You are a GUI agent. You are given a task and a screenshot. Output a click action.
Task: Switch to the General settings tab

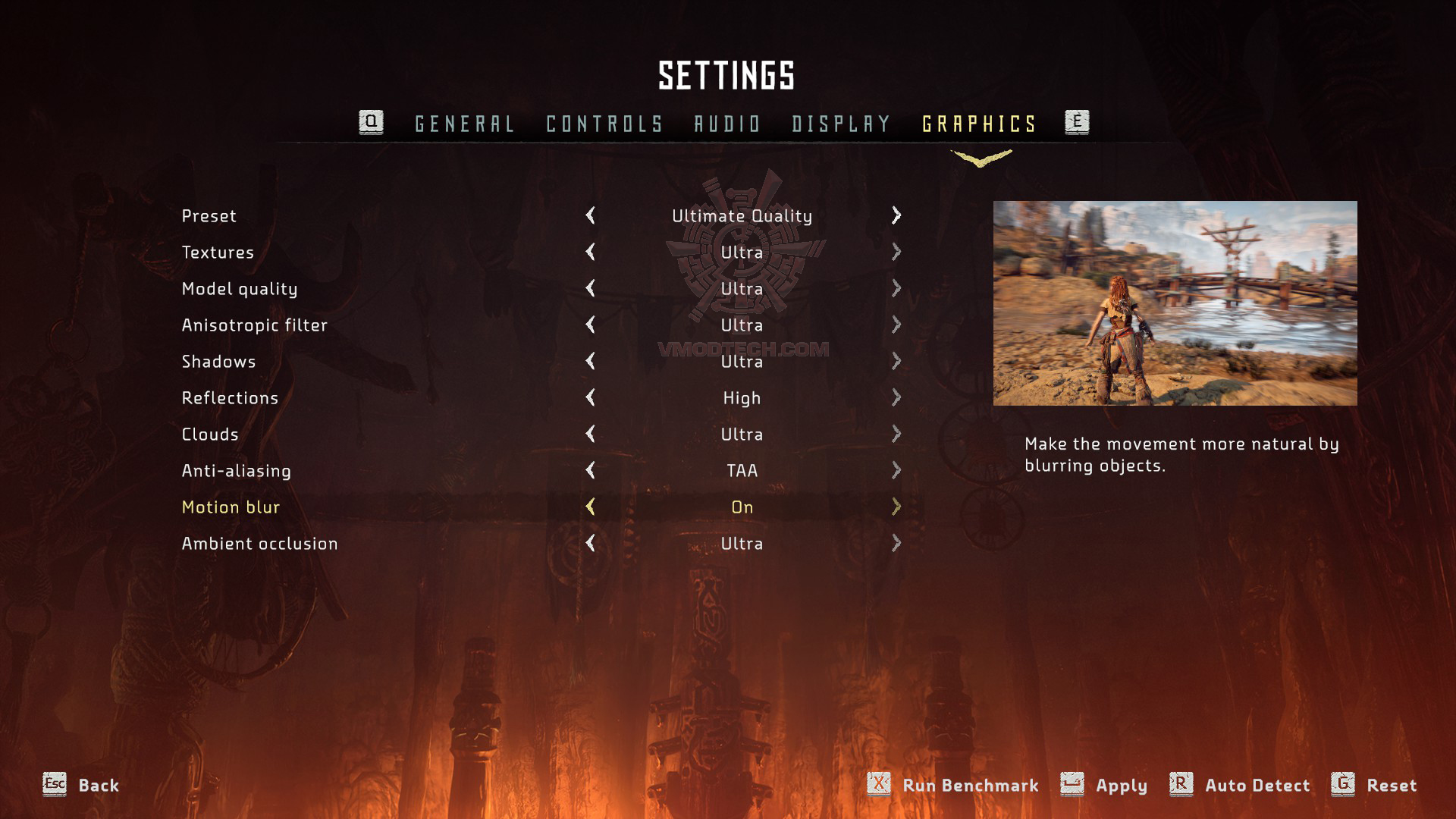point(464,124)
